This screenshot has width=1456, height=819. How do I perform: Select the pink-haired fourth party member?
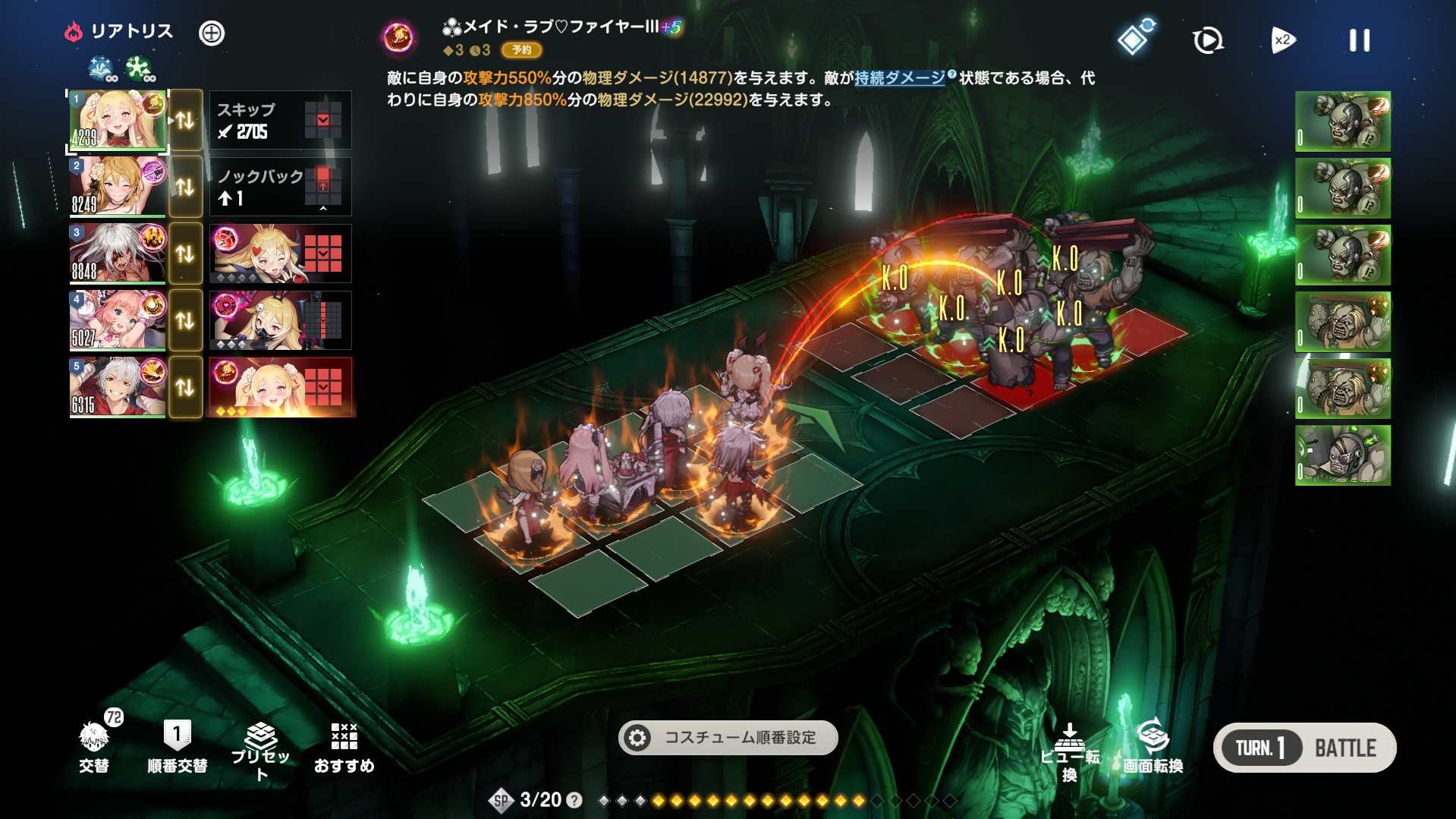[x=118, y=320]
